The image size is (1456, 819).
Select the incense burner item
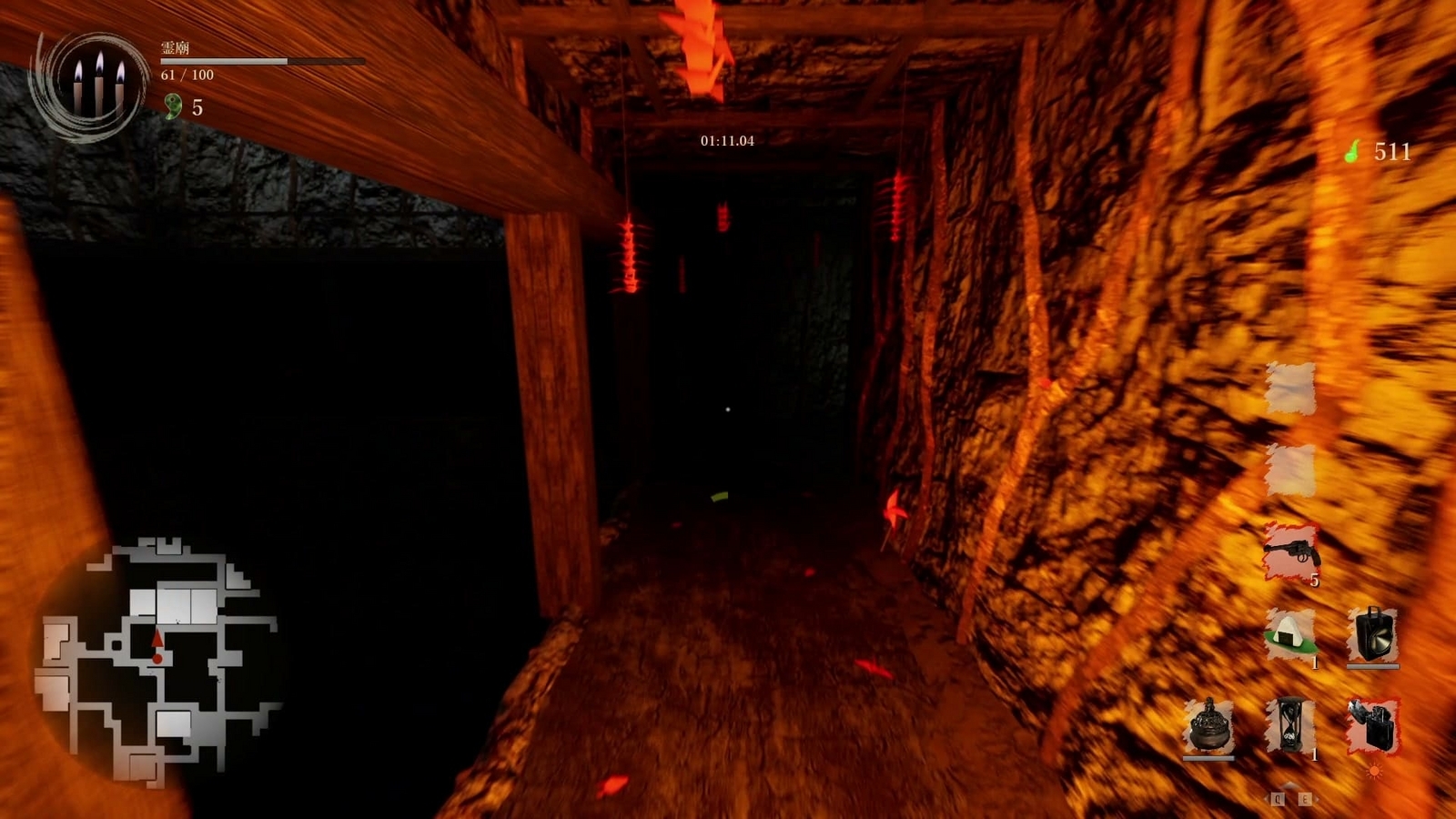(x=1208, y=726)
